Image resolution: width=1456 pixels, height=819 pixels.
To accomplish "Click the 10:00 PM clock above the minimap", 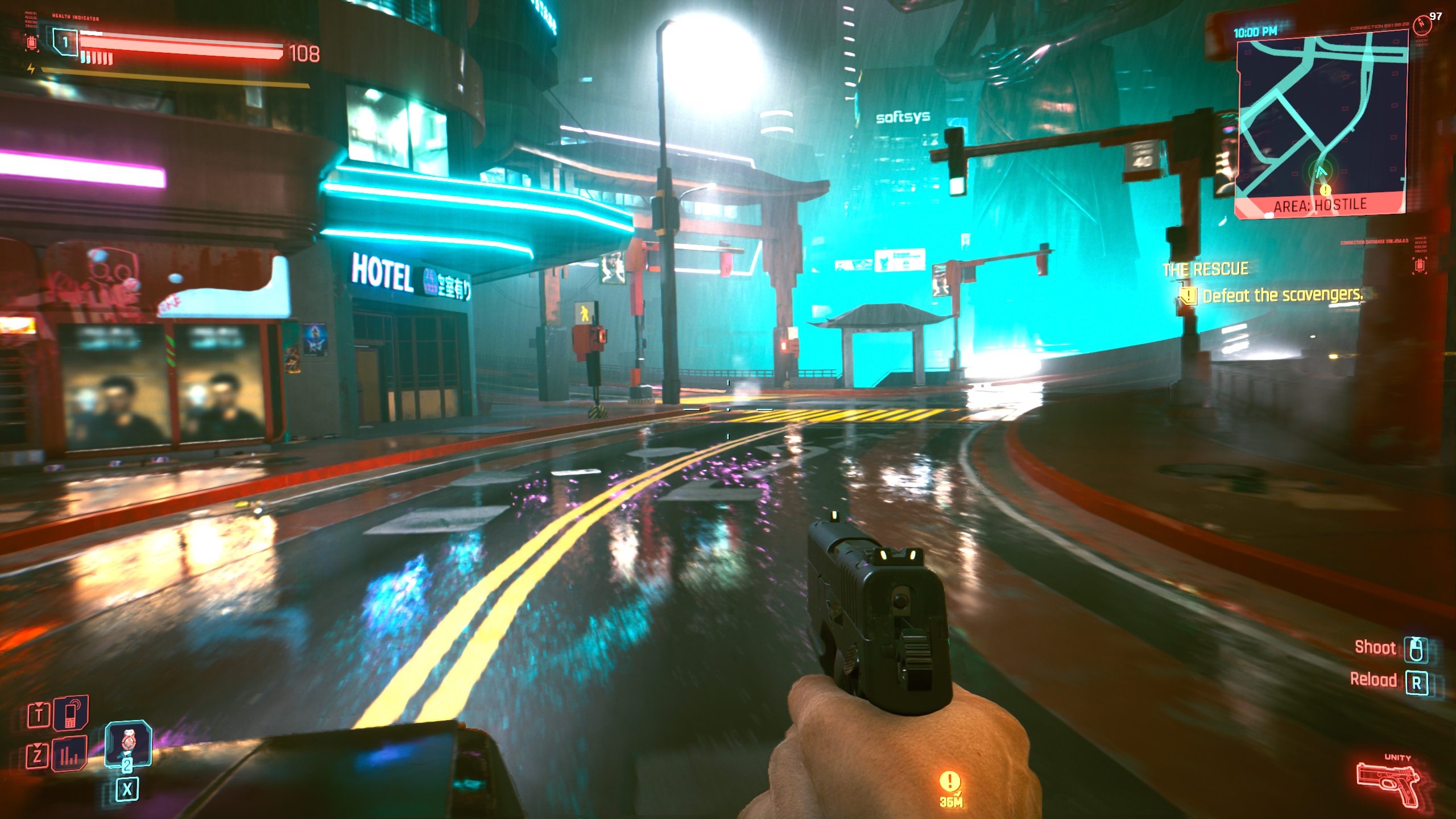I will (1254, 31).
